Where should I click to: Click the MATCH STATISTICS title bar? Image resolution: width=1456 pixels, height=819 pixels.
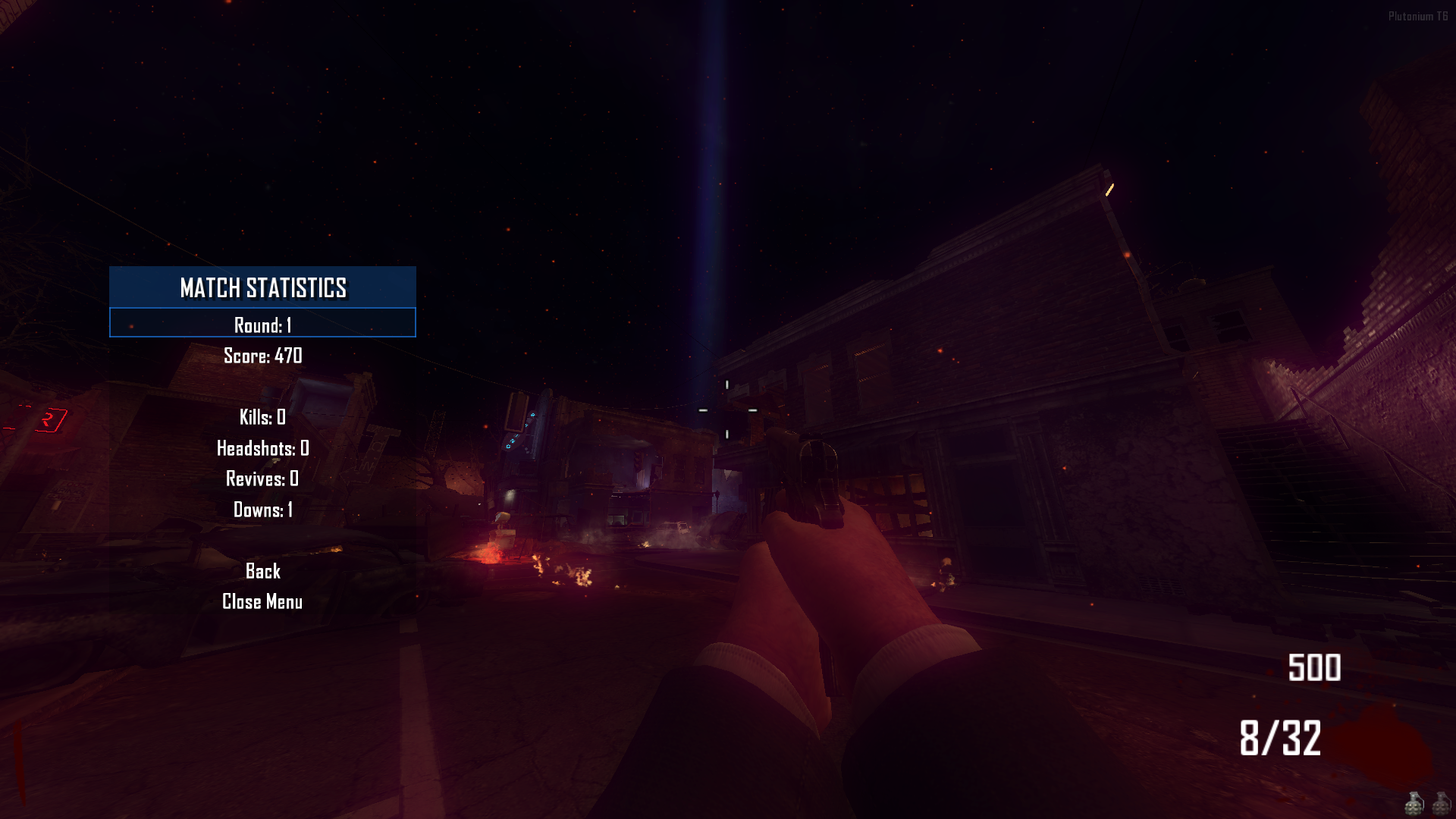[262, 288]
